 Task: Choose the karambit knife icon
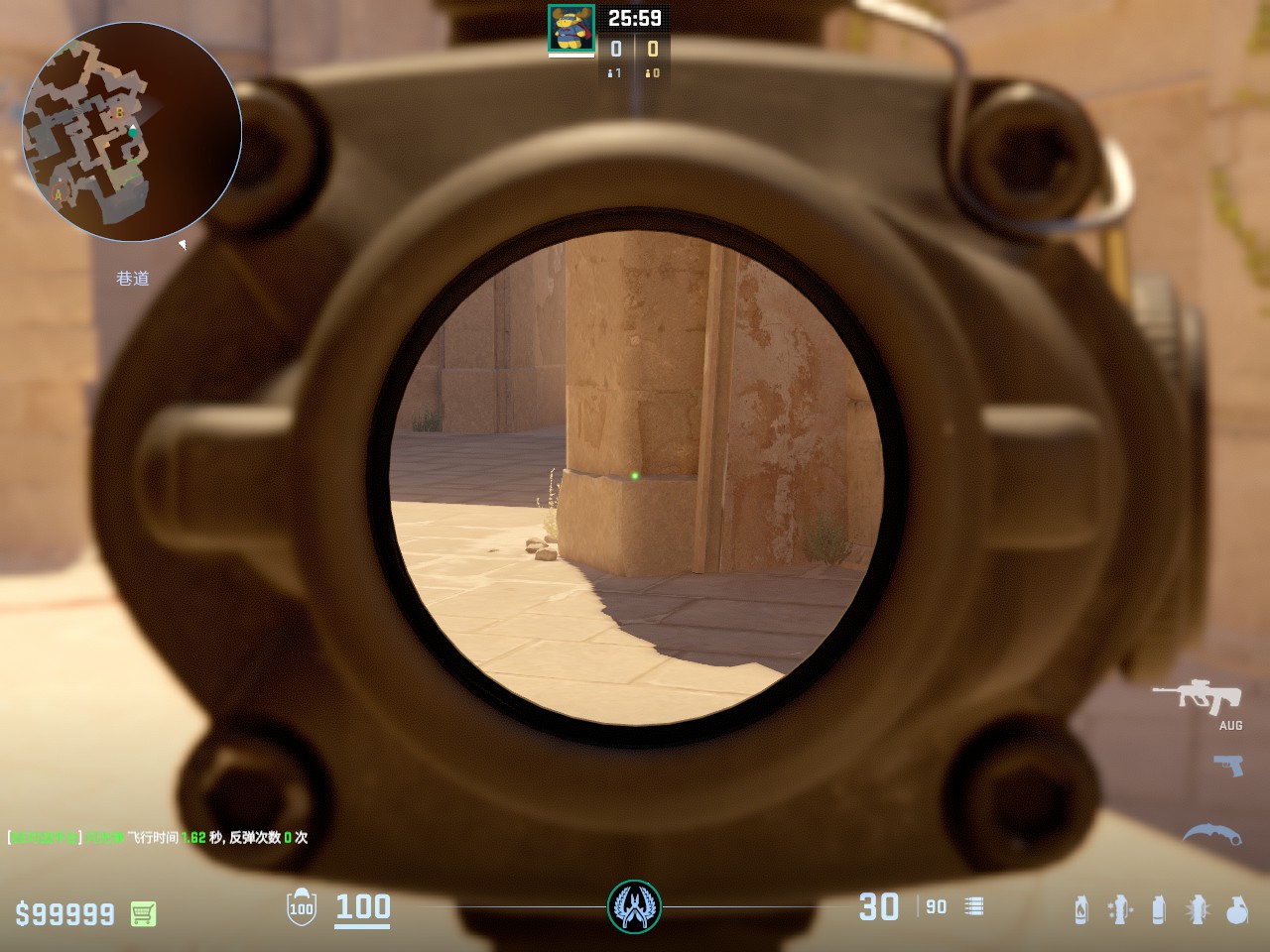tap(1212, 834)
